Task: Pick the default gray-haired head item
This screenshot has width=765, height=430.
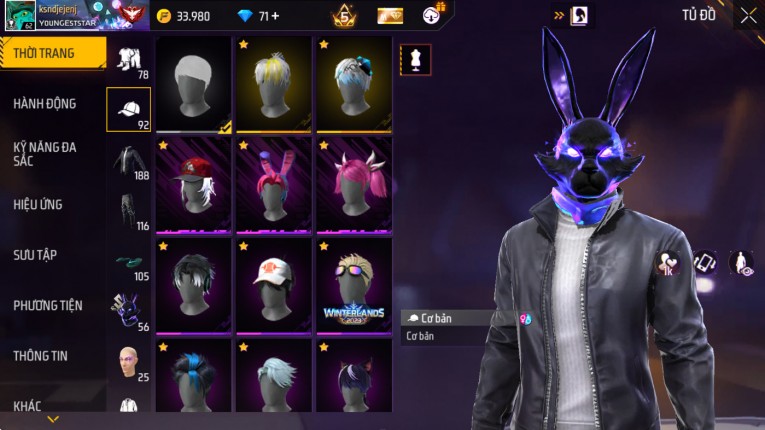Action: tap(194, 84)
